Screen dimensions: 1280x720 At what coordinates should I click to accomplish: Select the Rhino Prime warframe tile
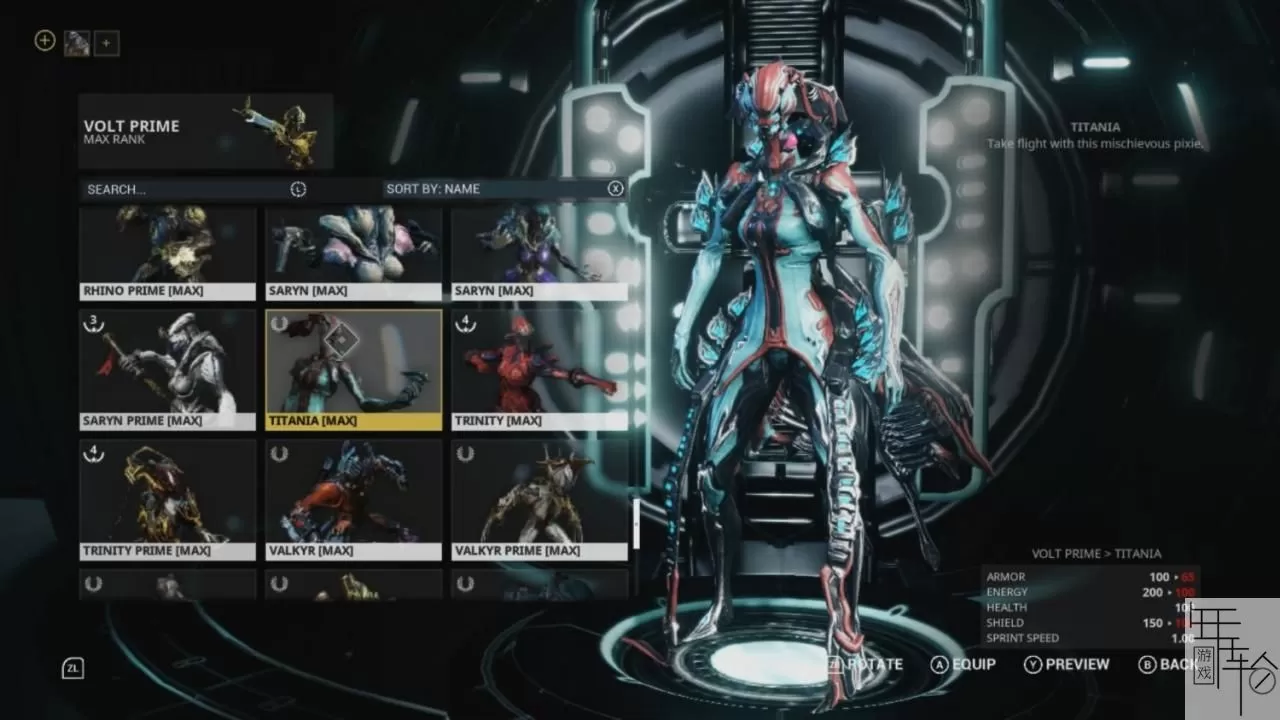[168, 252]
